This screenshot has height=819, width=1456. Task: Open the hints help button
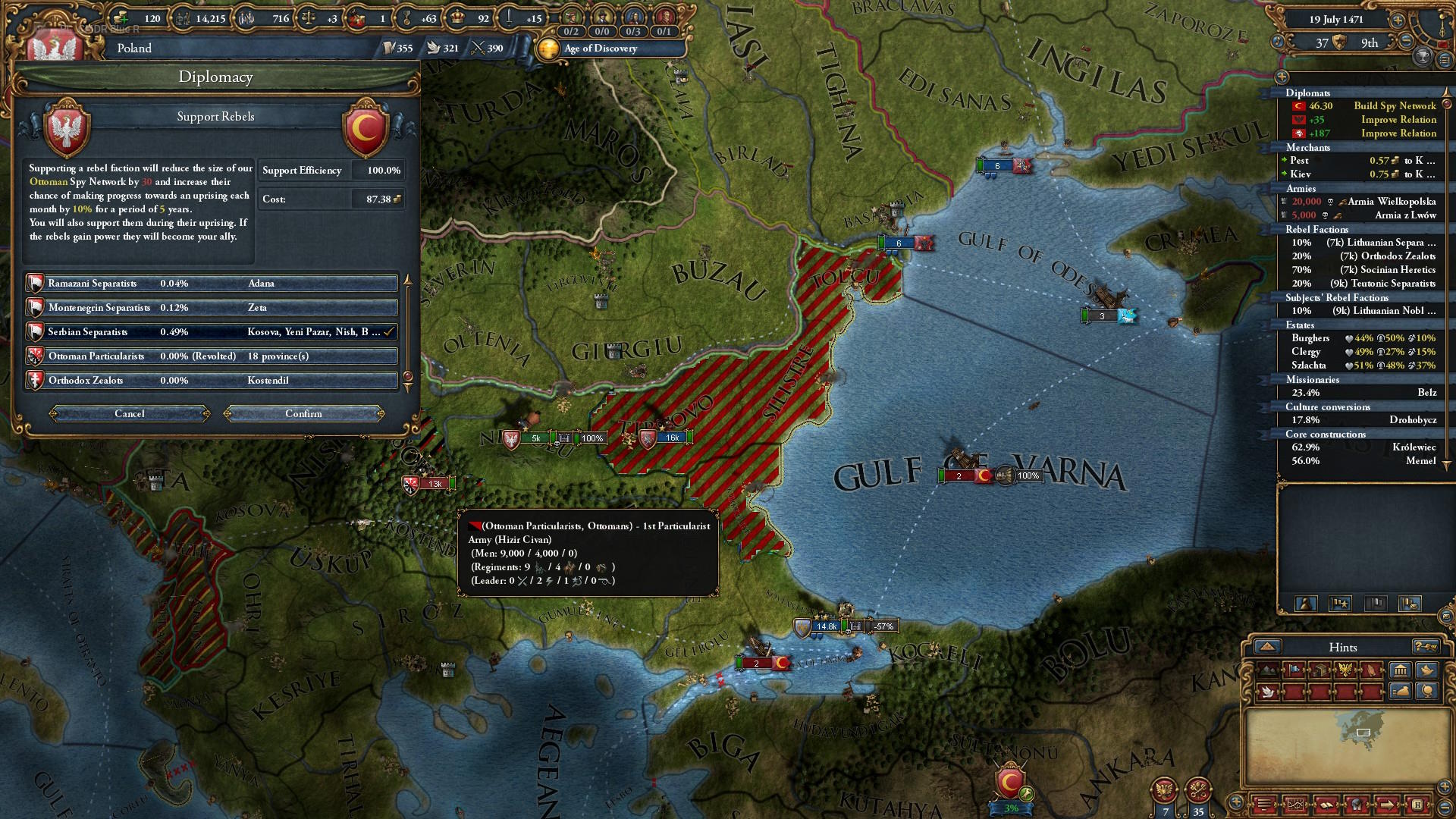[1425, 647]
